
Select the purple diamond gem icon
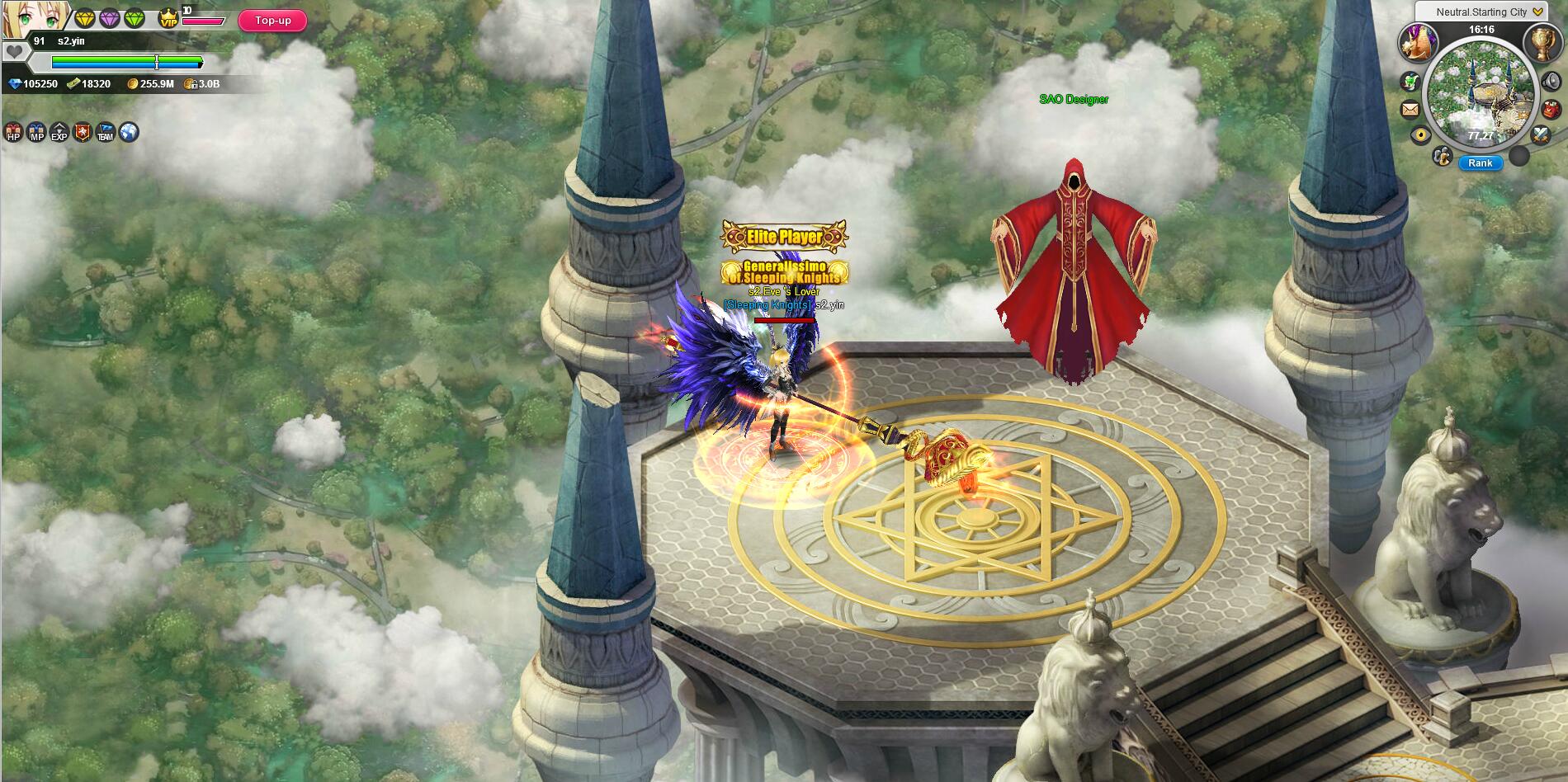click(x=110, y=18)
